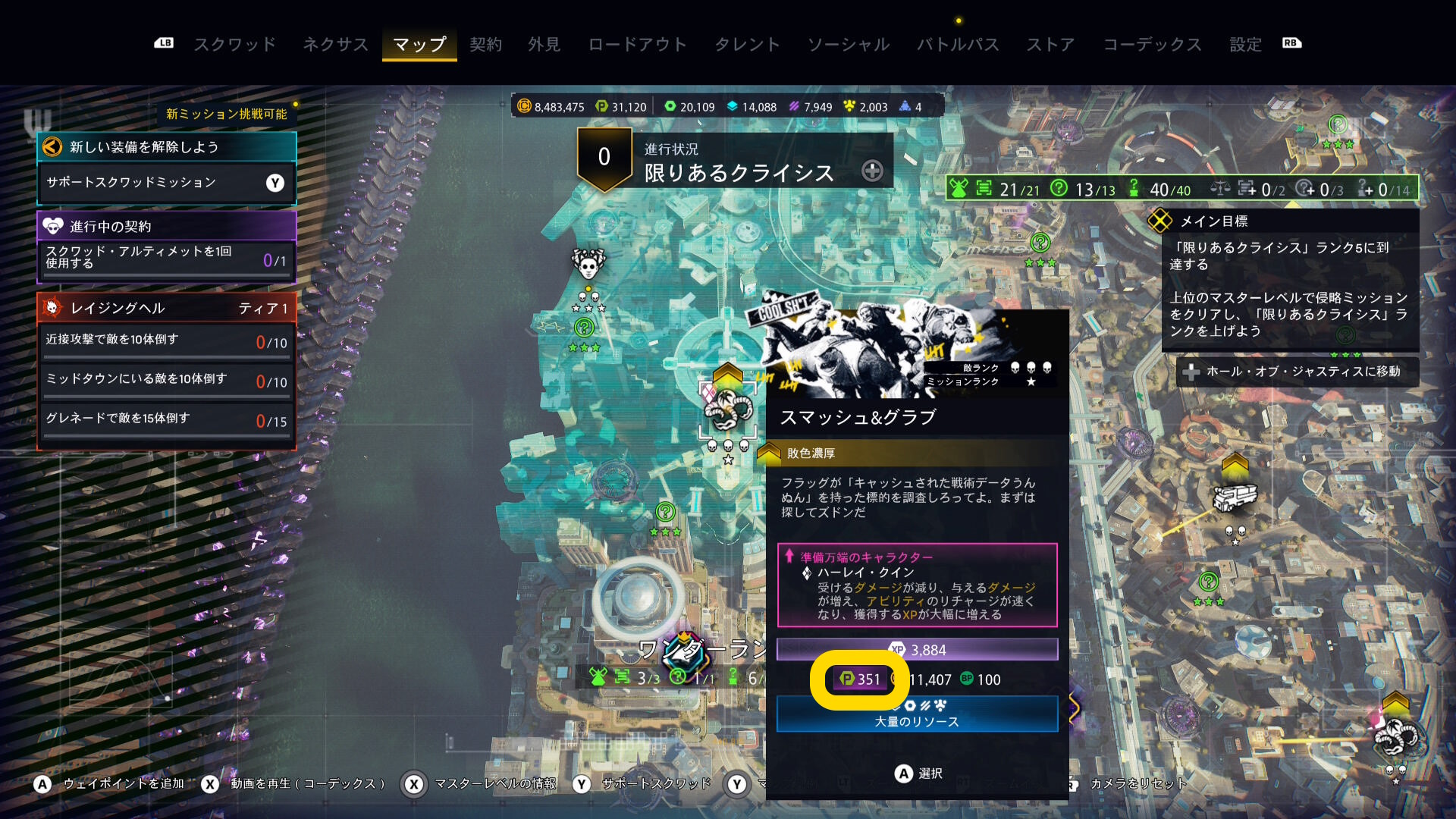Image resolution: width=1456 pixels, height=819 pixels.
Task: Select the スクワッド・アルティメット contract row
Action: point(166,258)
